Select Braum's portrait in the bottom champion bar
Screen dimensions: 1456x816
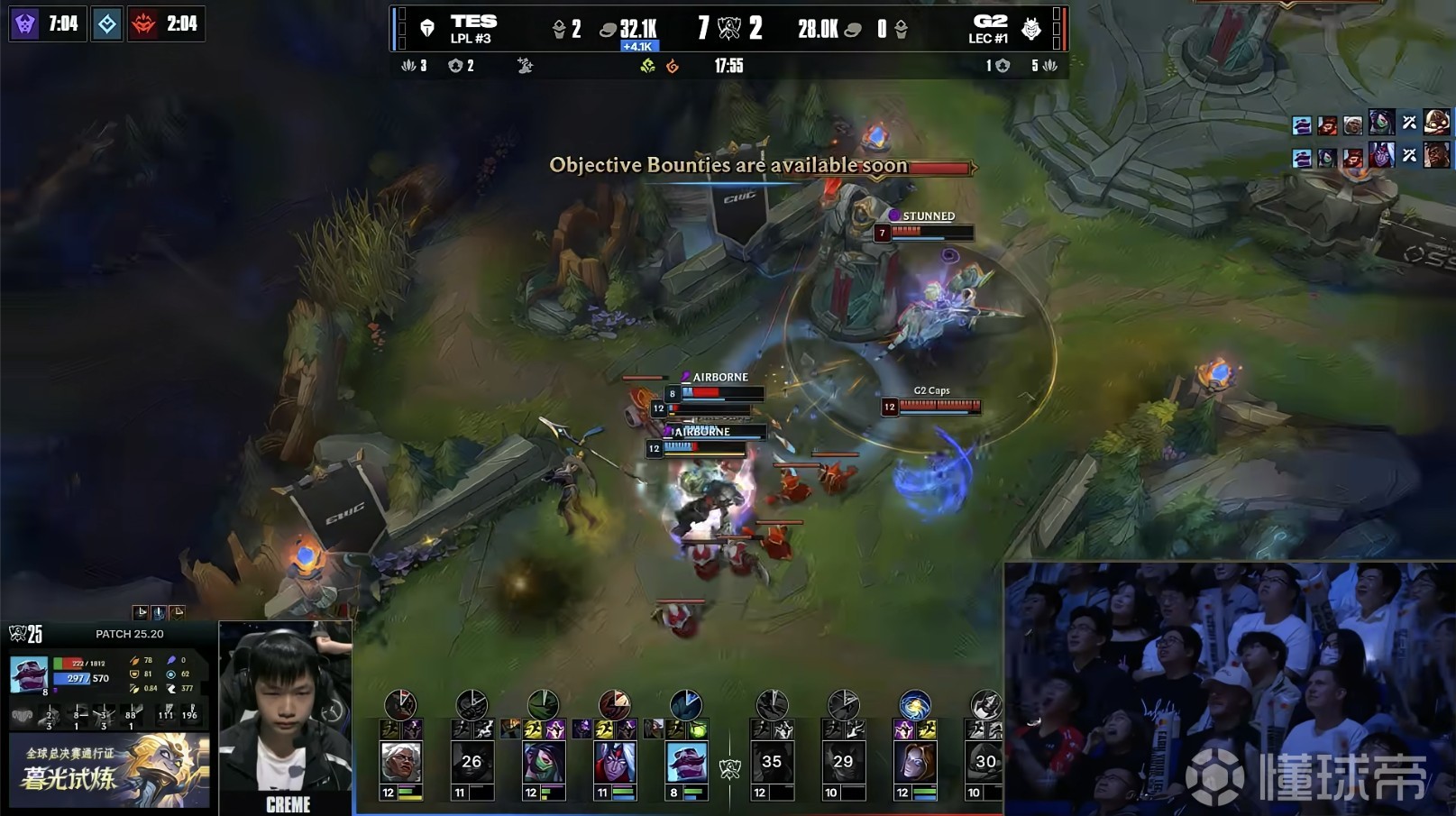coord(686,763)
